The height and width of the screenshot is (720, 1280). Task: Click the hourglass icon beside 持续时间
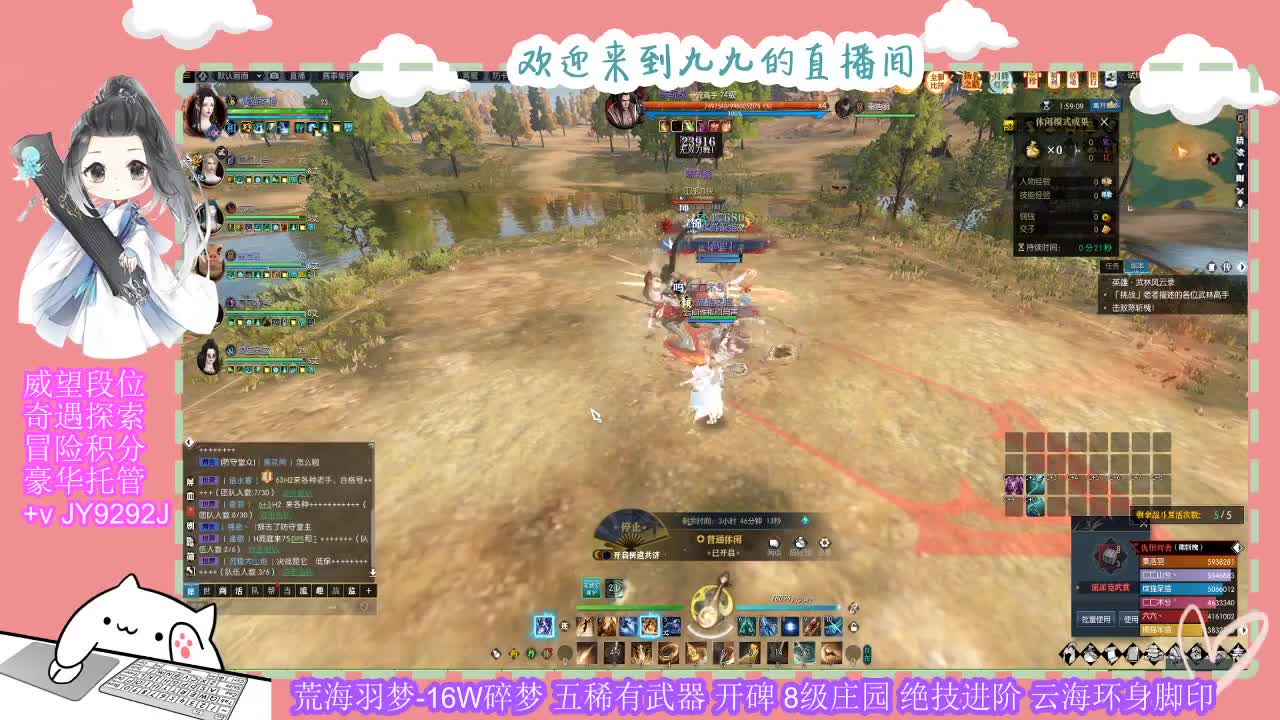click(1021, 248)
